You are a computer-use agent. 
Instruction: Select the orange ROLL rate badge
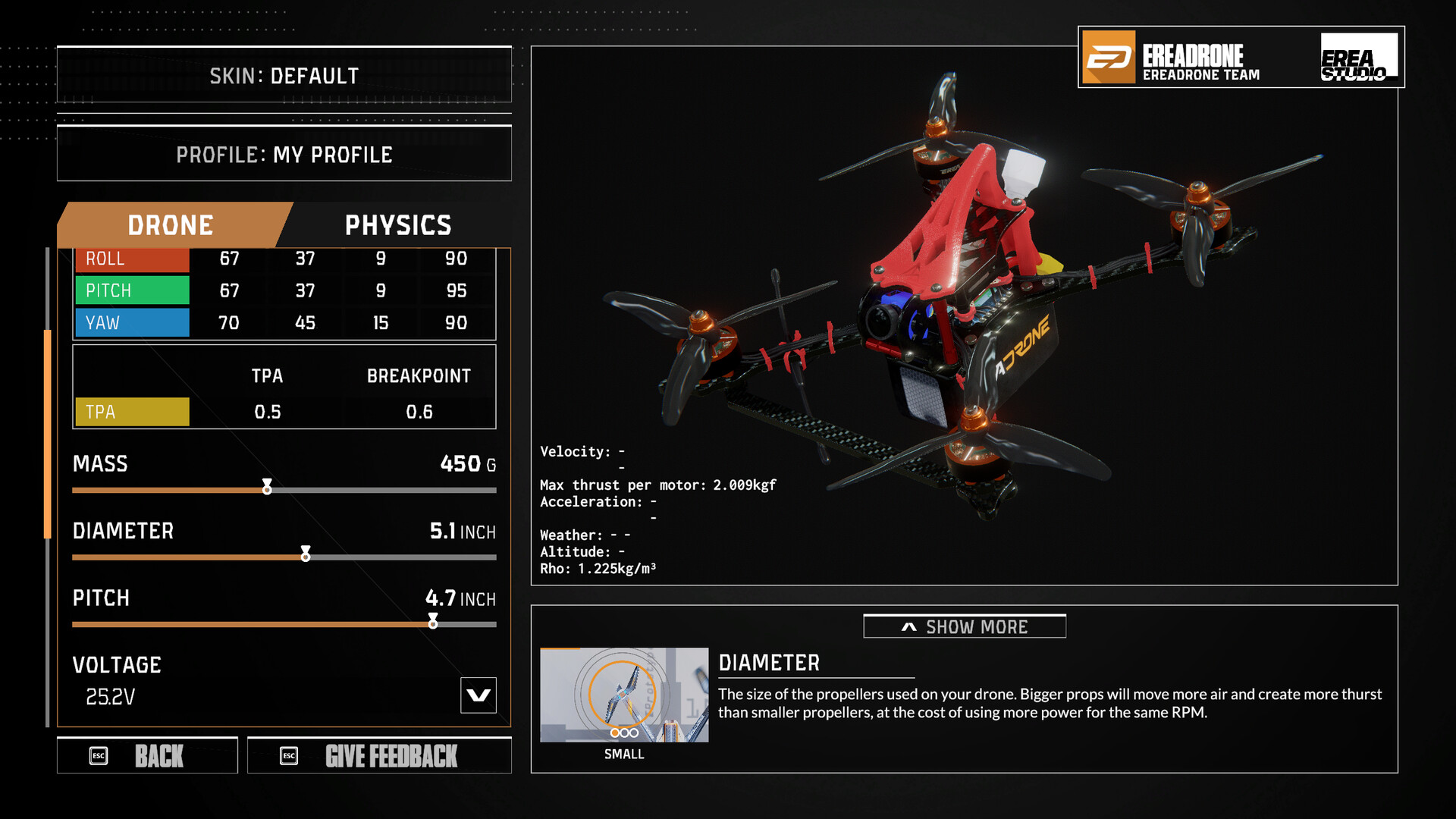(x=131, y=259)
